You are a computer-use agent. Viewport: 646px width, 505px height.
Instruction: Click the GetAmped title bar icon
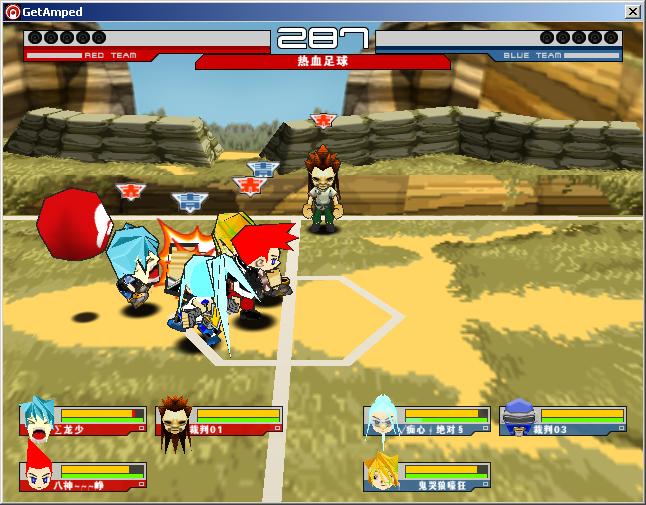(x=12, y=11)
